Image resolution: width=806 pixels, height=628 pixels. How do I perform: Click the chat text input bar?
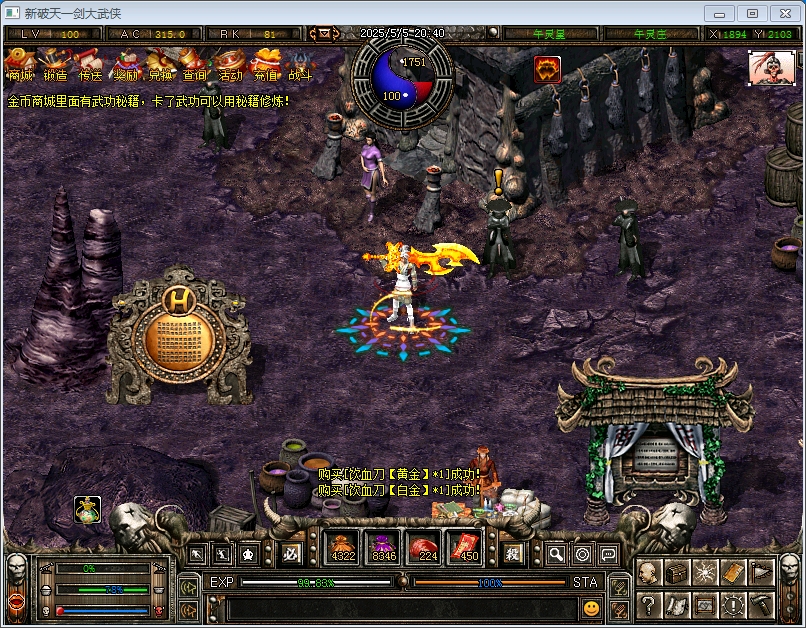click(400, 608)
